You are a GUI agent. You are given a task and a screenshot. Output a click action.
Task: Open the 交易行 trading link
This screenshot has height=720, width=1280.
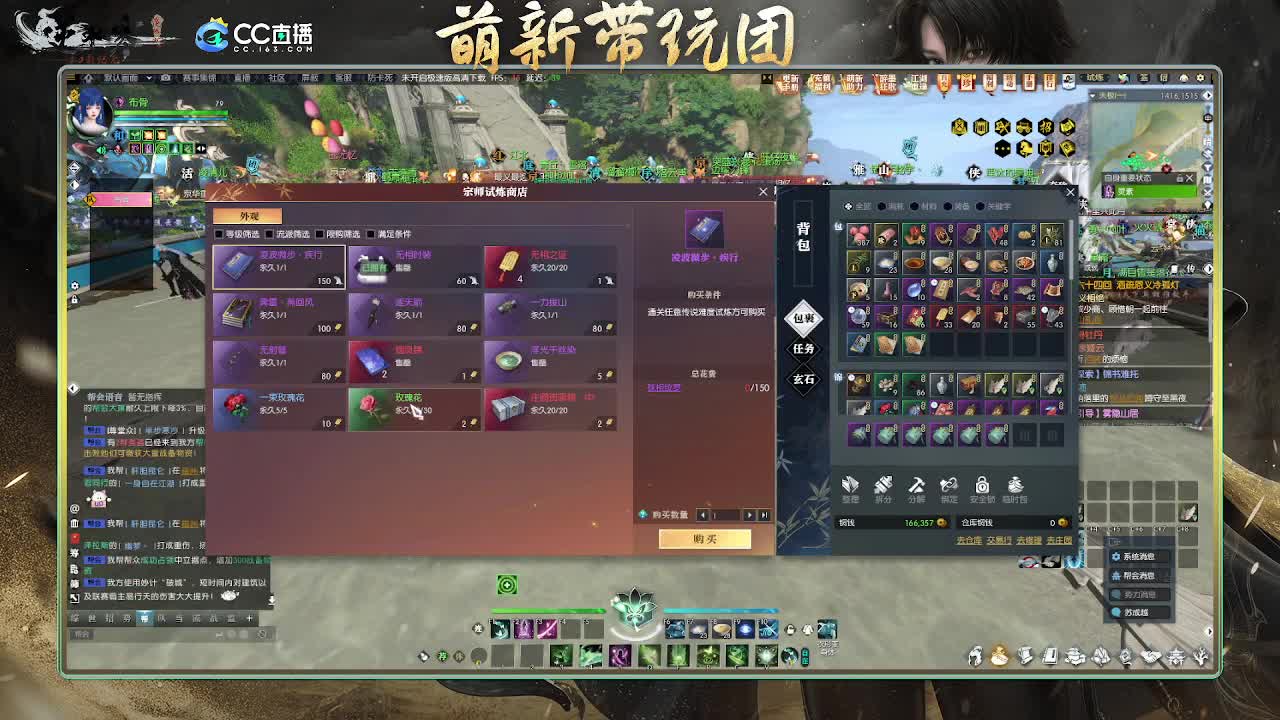pyautogui.click(x=999, y=540)
